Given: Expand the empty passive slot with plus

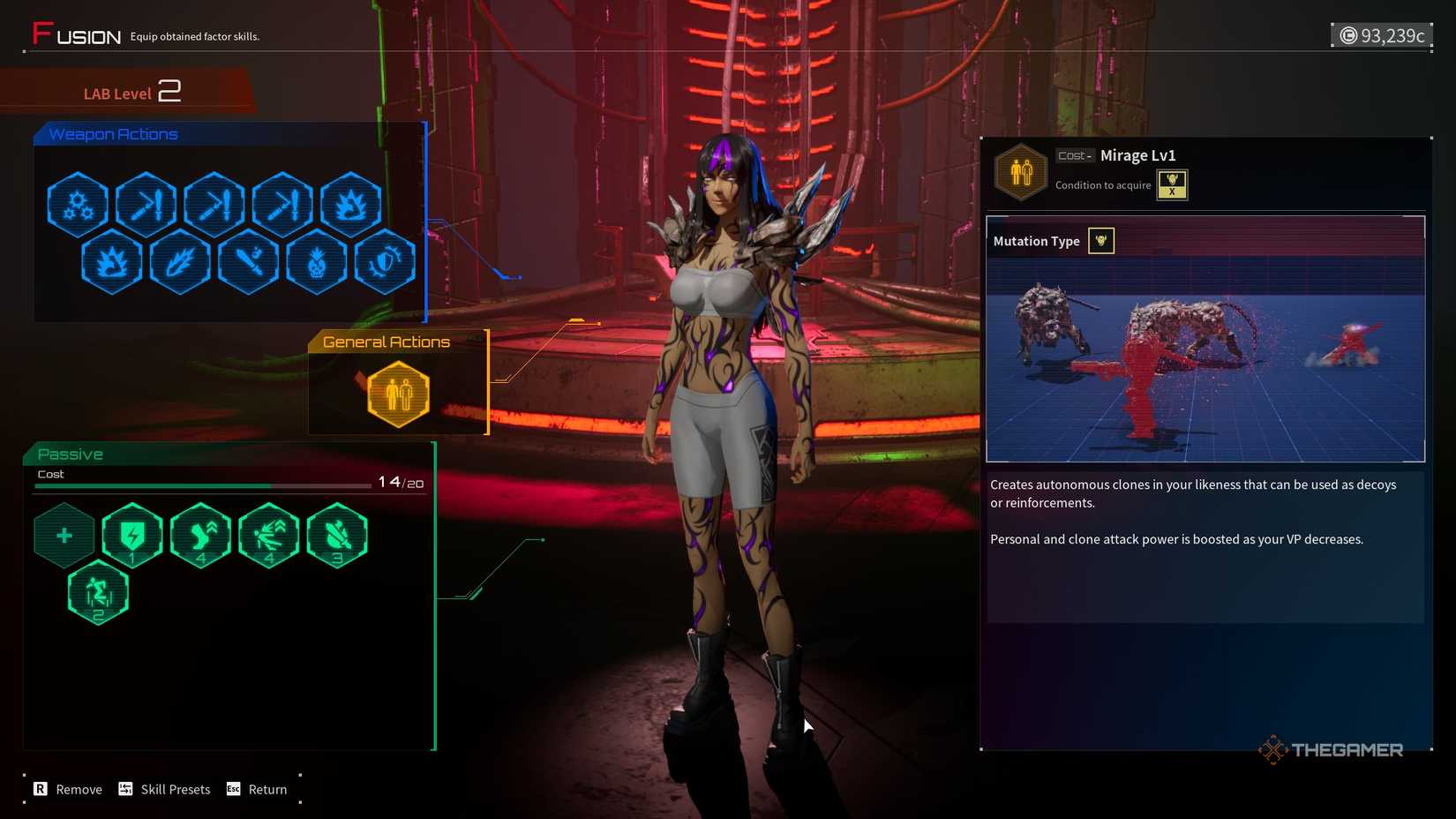Looking at the screenshot, I should [64, 534].
